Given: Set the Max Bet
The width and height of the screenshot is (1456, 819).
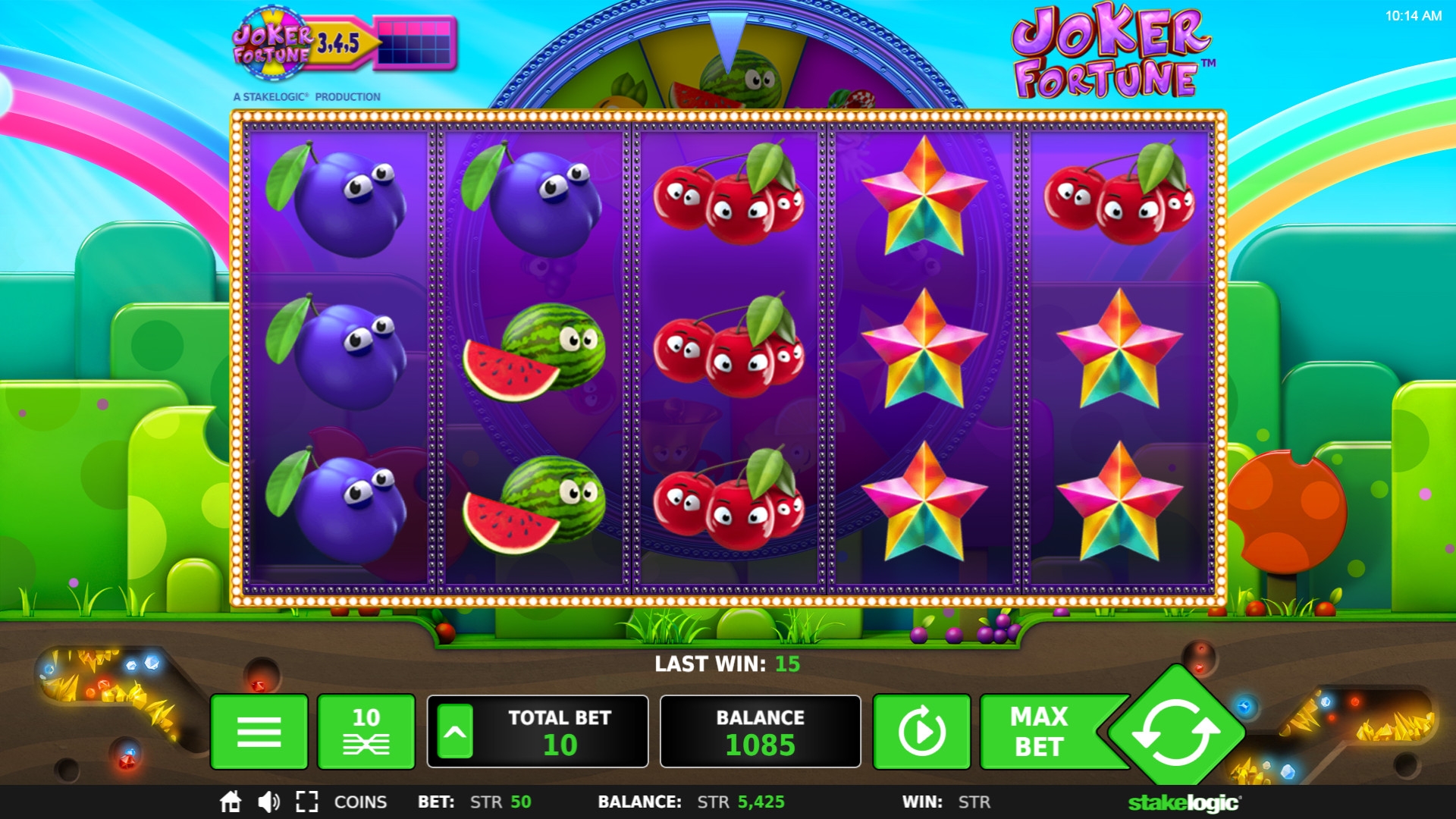Looking at the screenshot, I should [x=1038, y=732].
